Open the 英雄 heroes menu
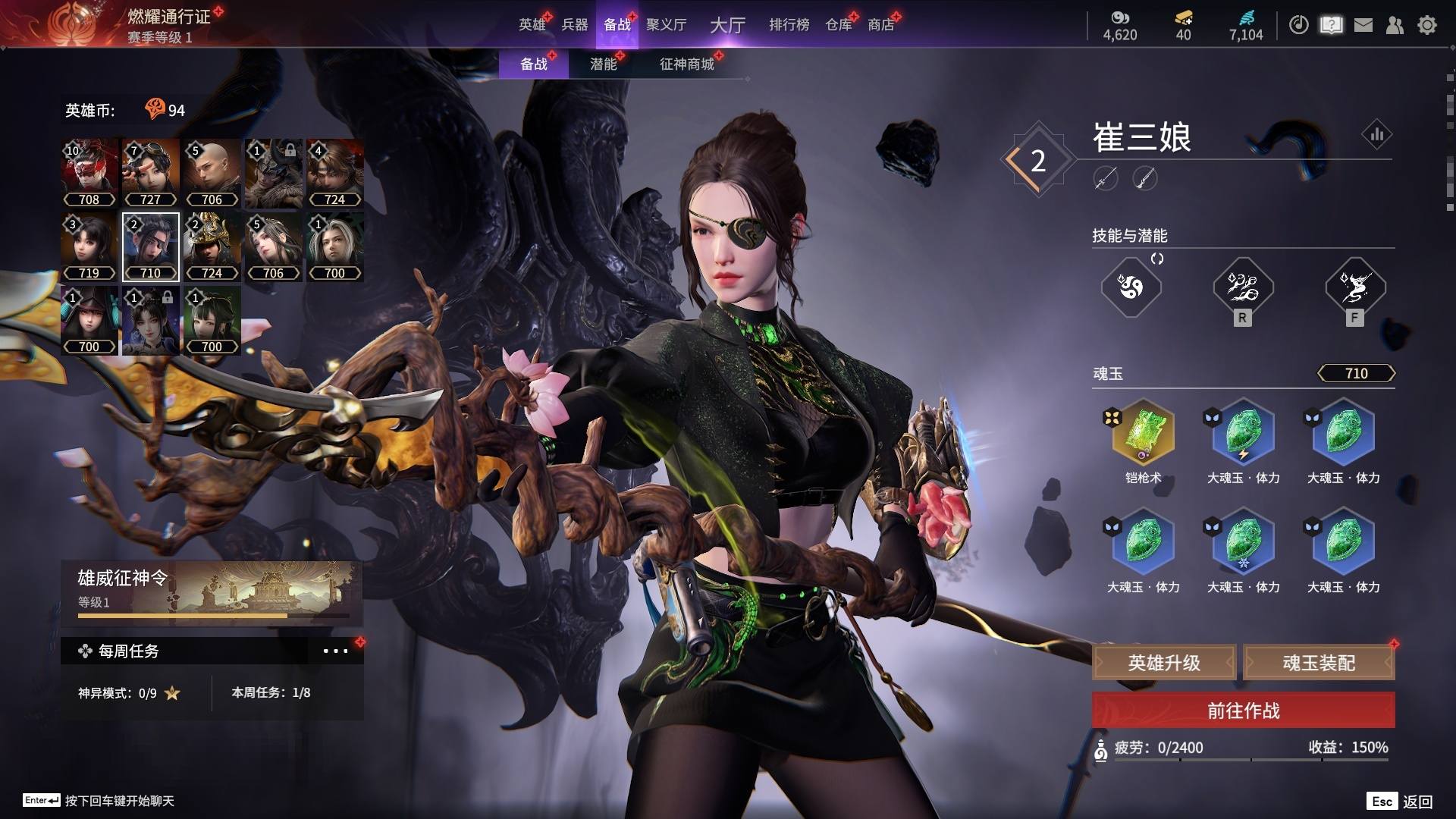Image resolution: width=1456 pixels, height=819 pixels. tap(532, 24)
